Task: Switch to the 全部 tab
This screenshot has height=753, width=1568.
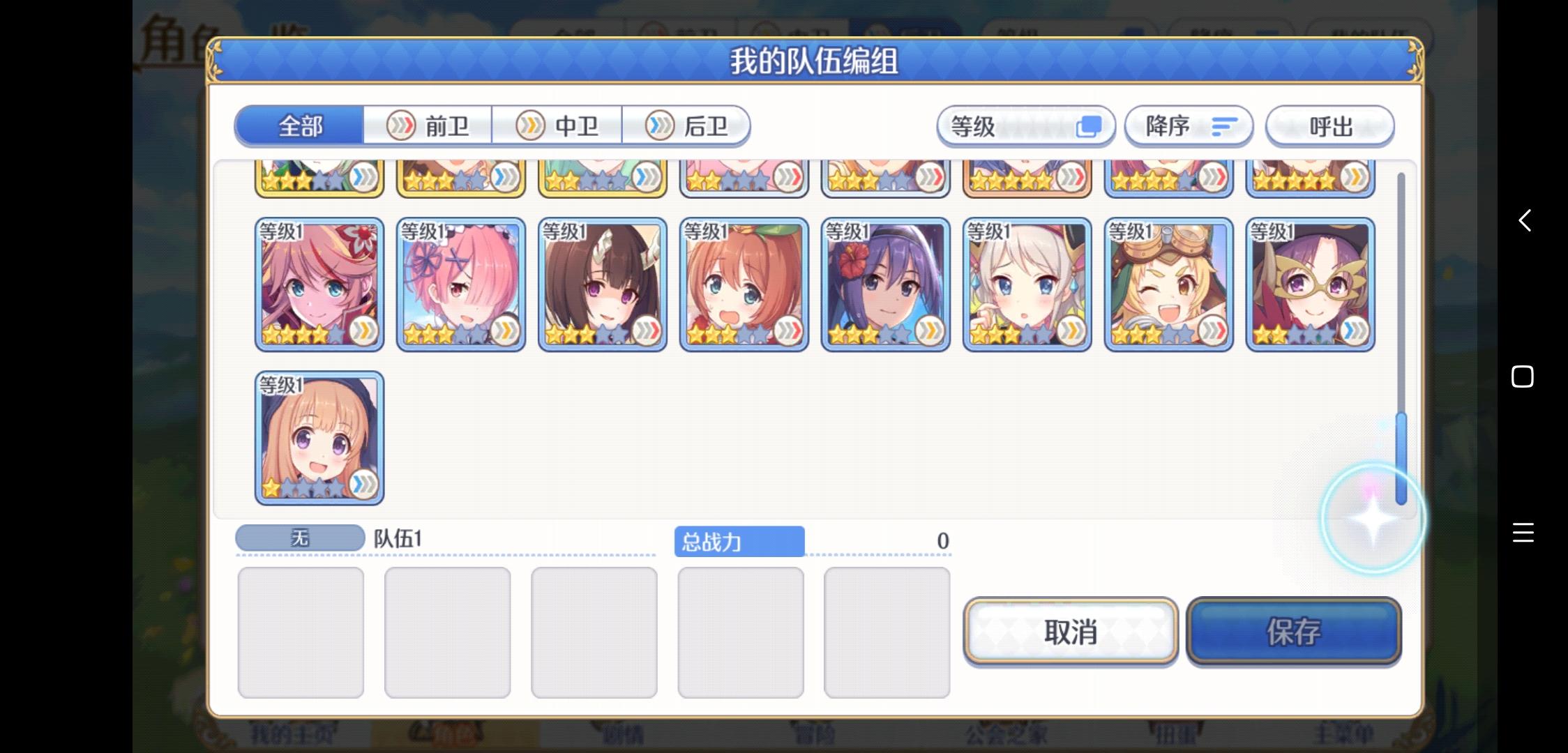Action: click(x=300, y=125)
